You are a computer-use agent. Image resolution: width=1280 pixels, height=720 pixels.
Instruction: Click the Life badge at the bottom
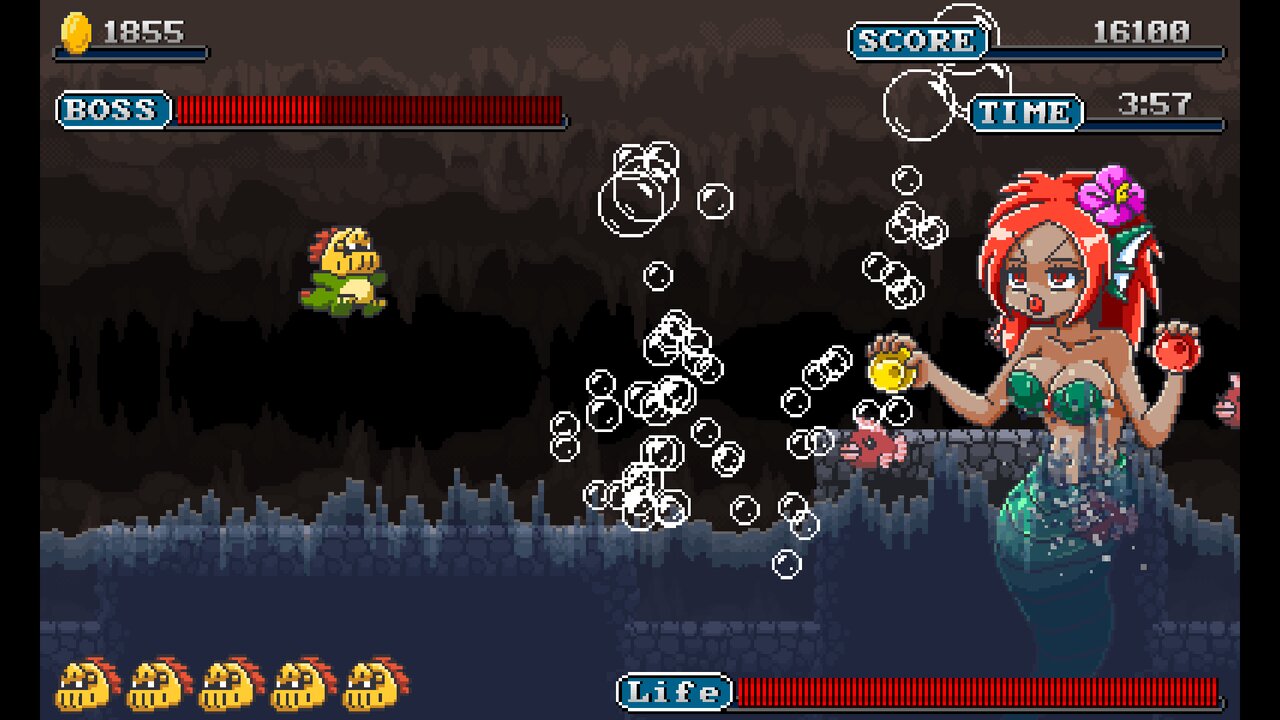(x=672, y=689)
